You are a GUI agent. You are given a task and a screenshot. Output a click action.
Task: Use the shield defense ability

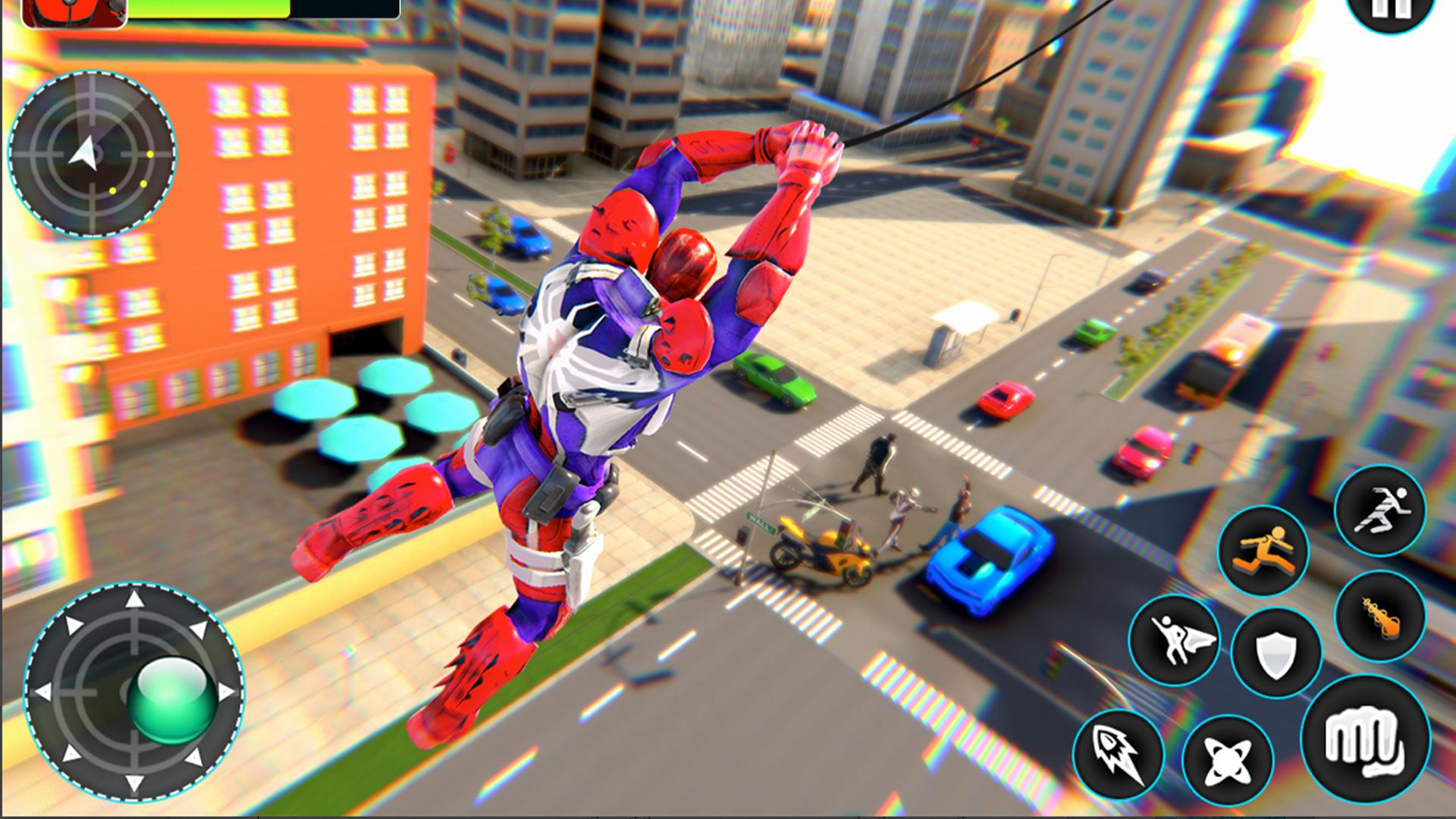pyautogui.click(x=1276, y=653)
